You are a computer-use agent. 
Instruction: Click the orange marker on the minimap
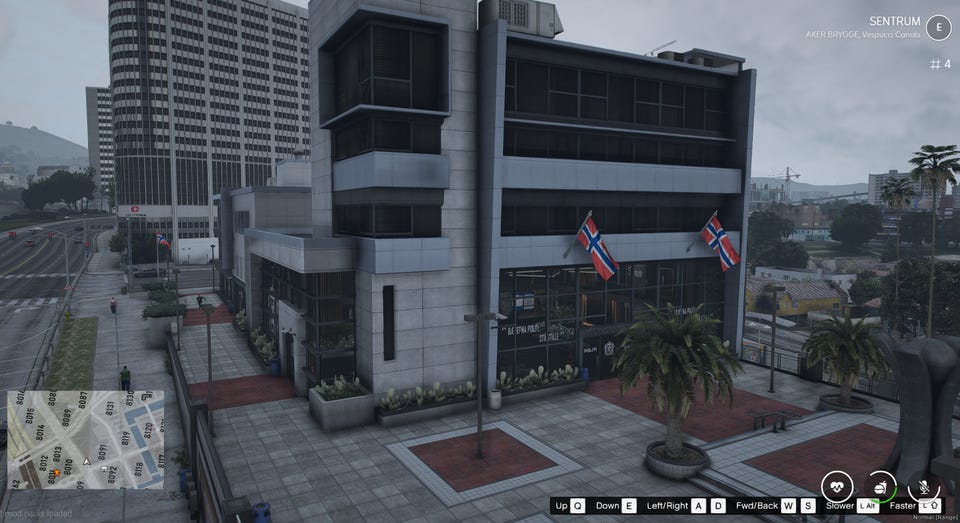[x=55, y=470]
